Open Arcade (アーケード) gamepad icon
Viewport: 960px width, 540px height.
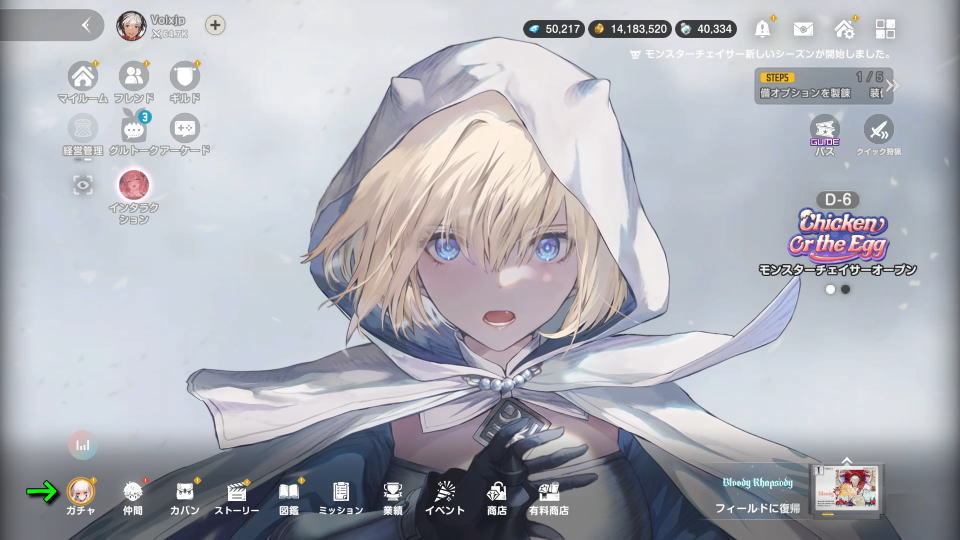[184, 130]
